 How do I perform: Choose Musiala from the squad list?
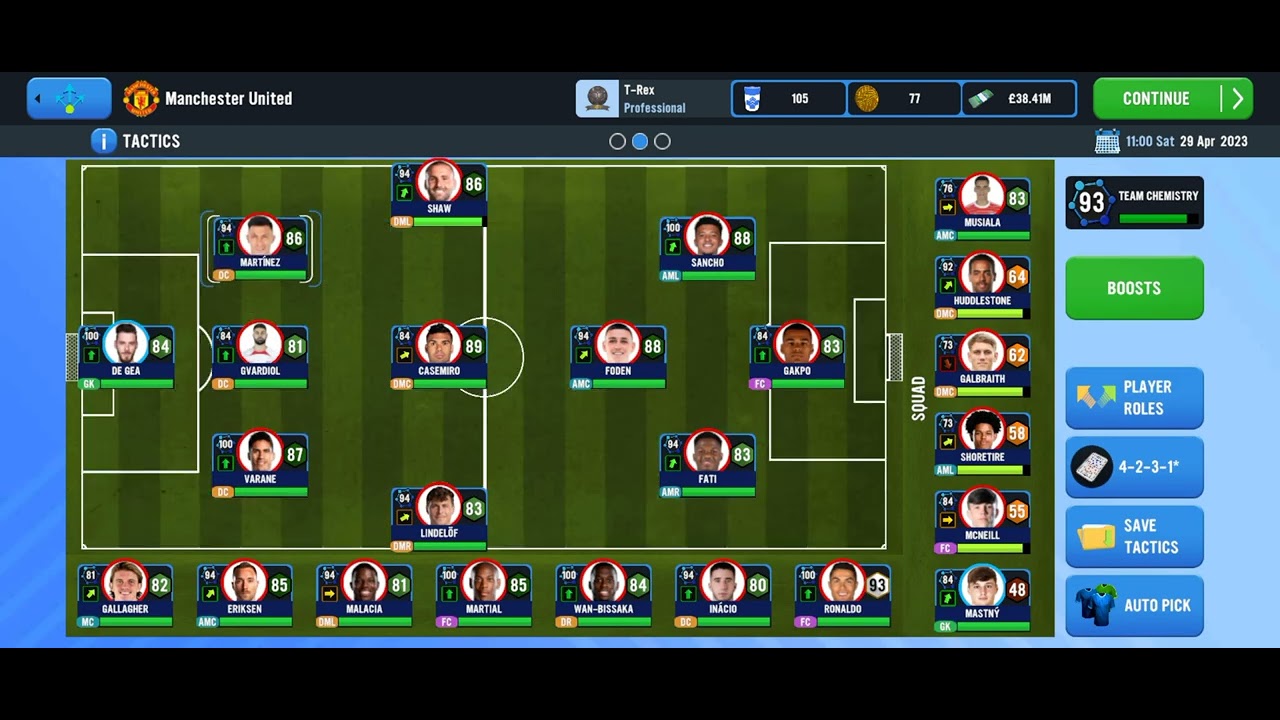(x=982, y=208)
